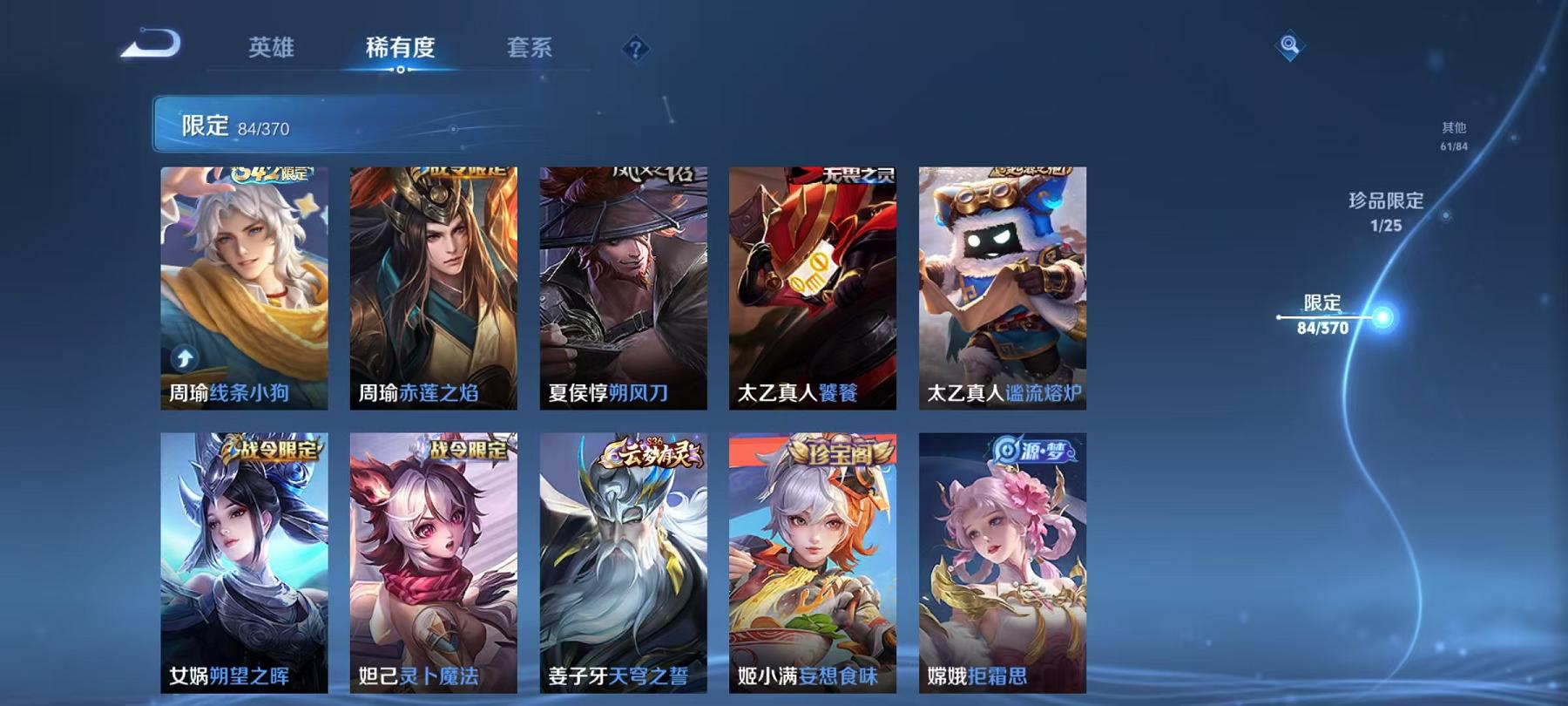
Task: Open the help question mark icon
Action: [x=636, y=48]
